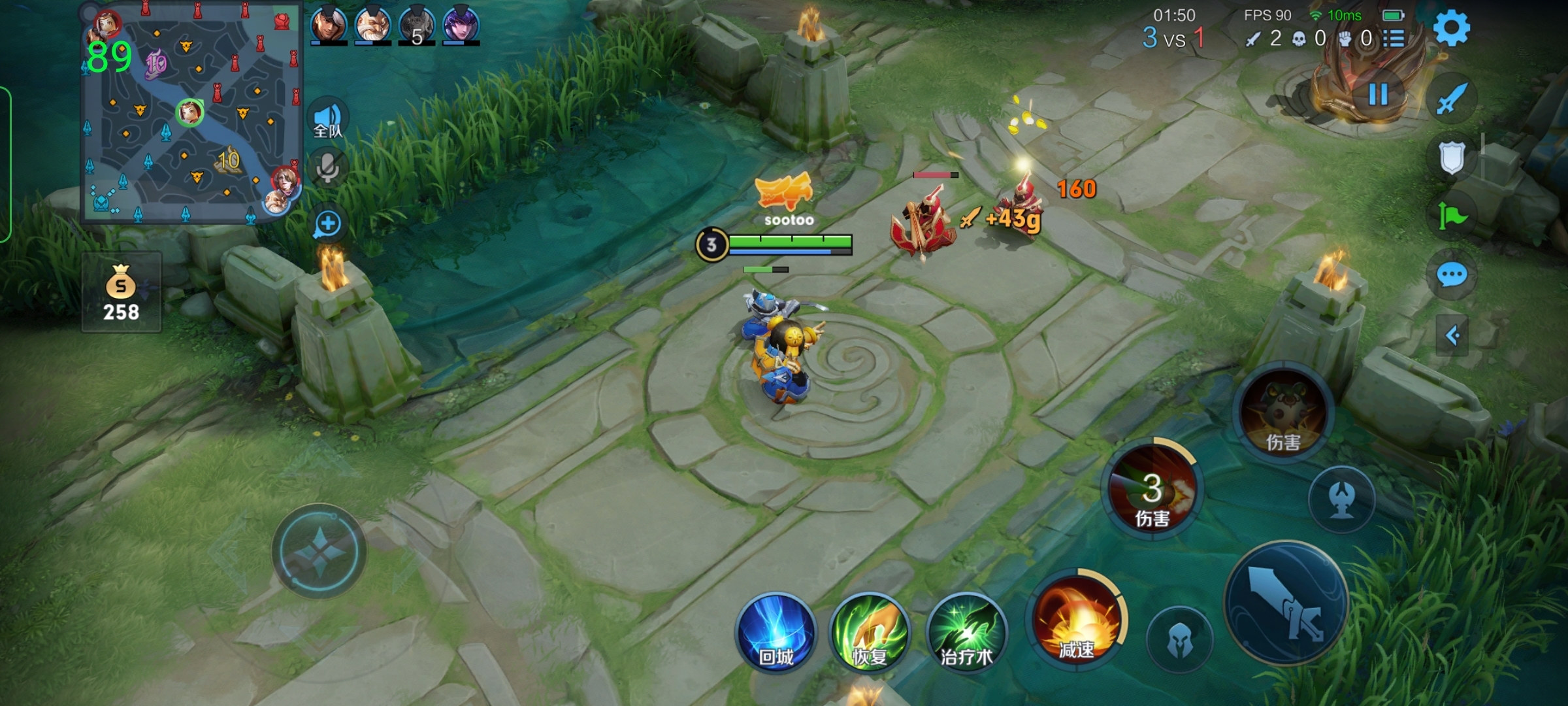Open the scoreboard list icon
1568x706 pixels.
pos(1394,39)
